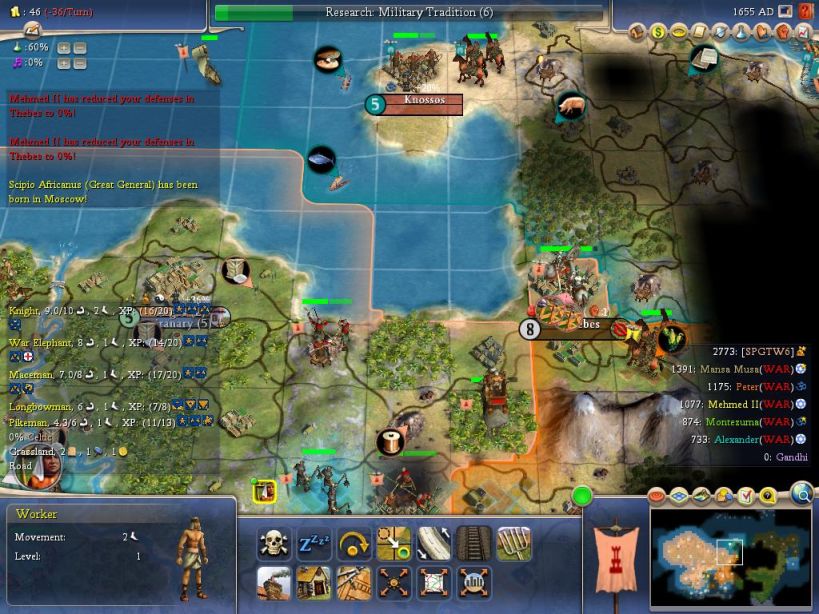Put the worker to sleep
819x614 pixels.
click(x=314, y=544)
